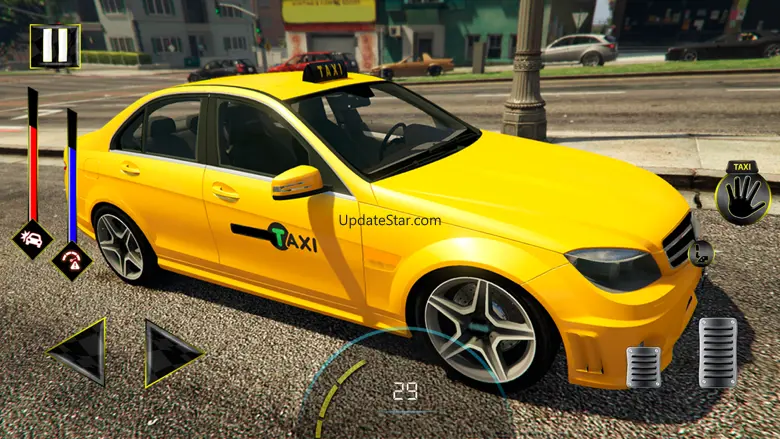
Task: Tap the taxi hand icon
Action: point(742,193)
